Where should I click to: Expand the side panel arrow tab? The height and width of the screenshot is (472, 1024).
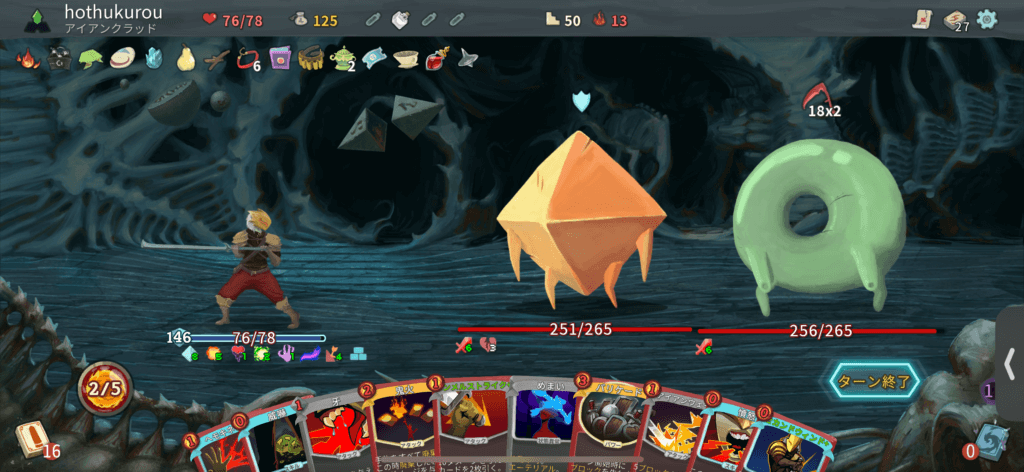point(1010,360)
